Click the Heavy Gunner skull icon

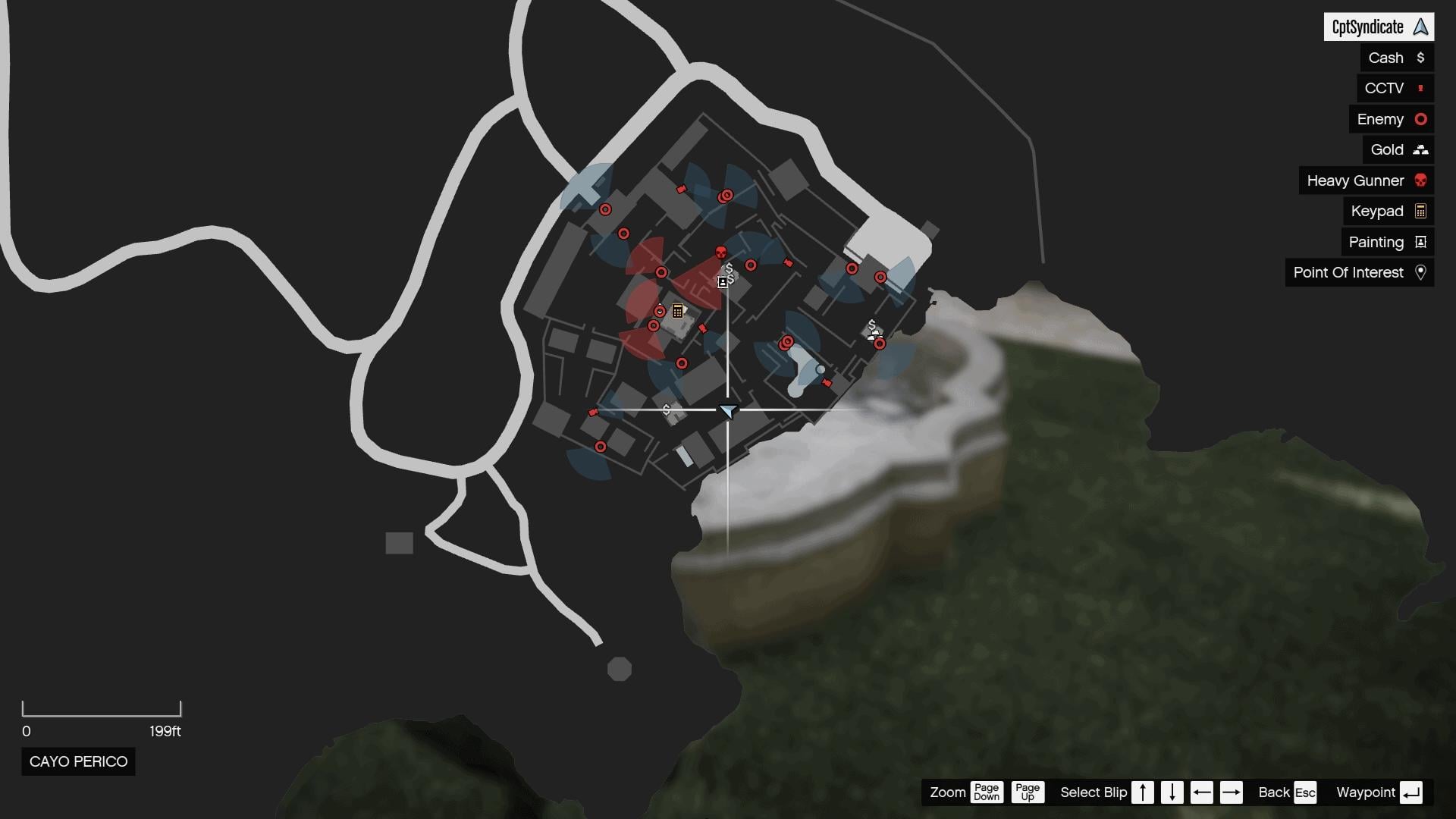click(x=1420, y=180)
